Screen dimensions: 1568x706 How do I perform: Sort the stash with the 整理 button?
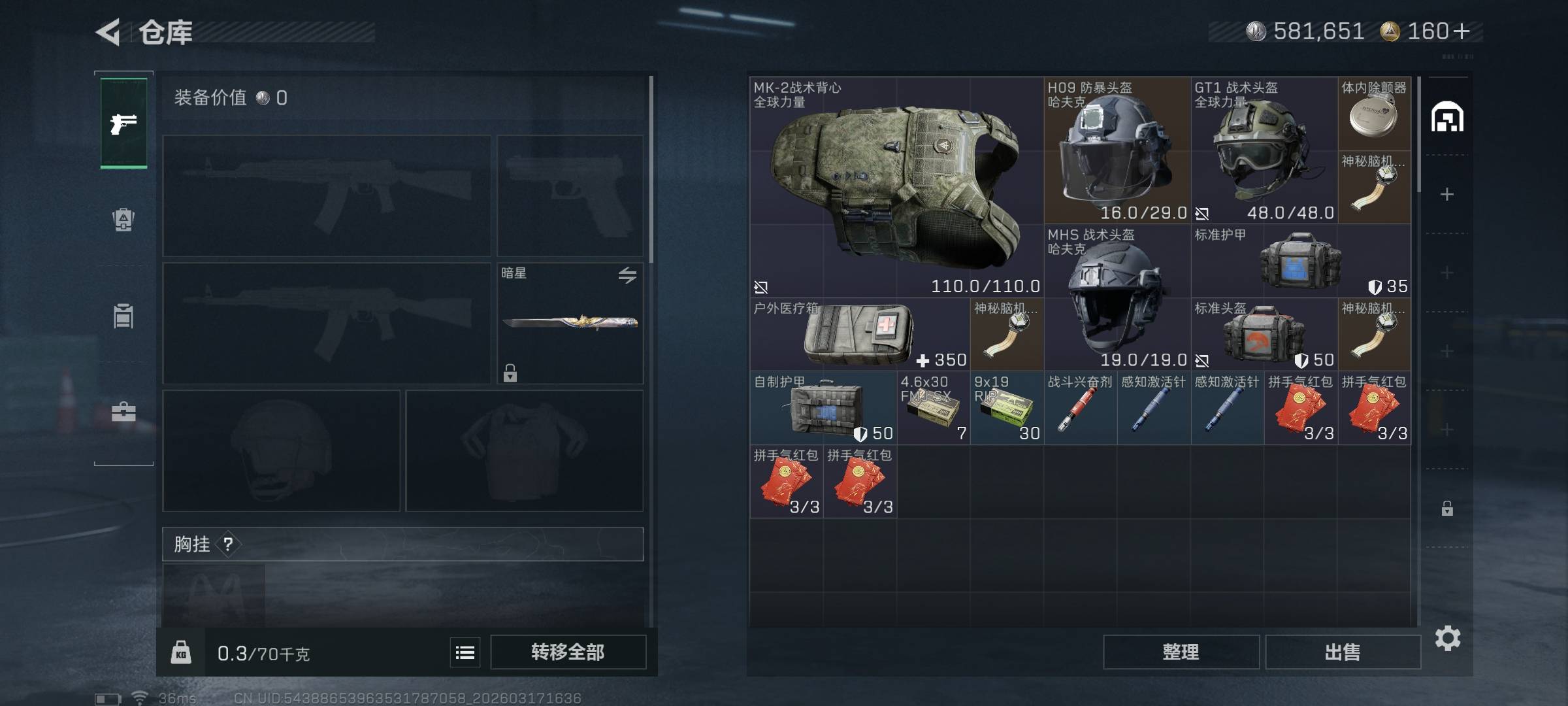[x=1181, y=652]
